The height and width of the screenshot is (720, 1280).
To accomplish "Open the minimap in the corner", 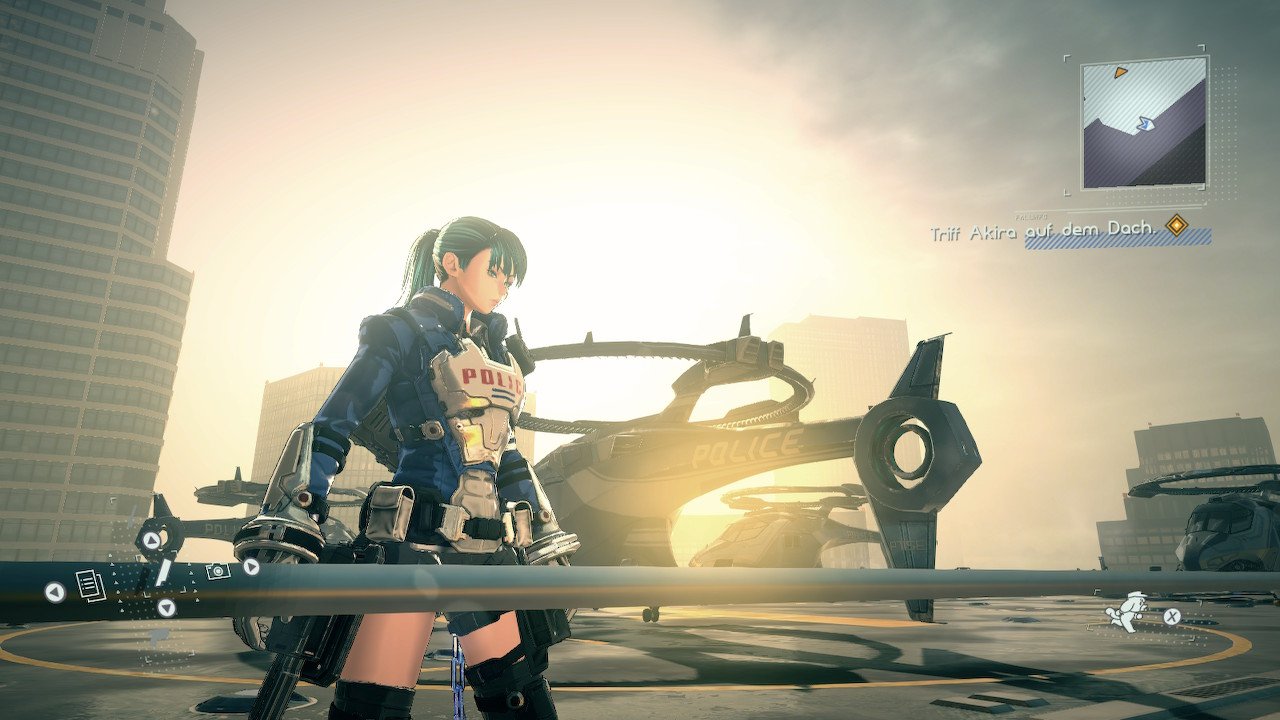I will point(1143,122).
